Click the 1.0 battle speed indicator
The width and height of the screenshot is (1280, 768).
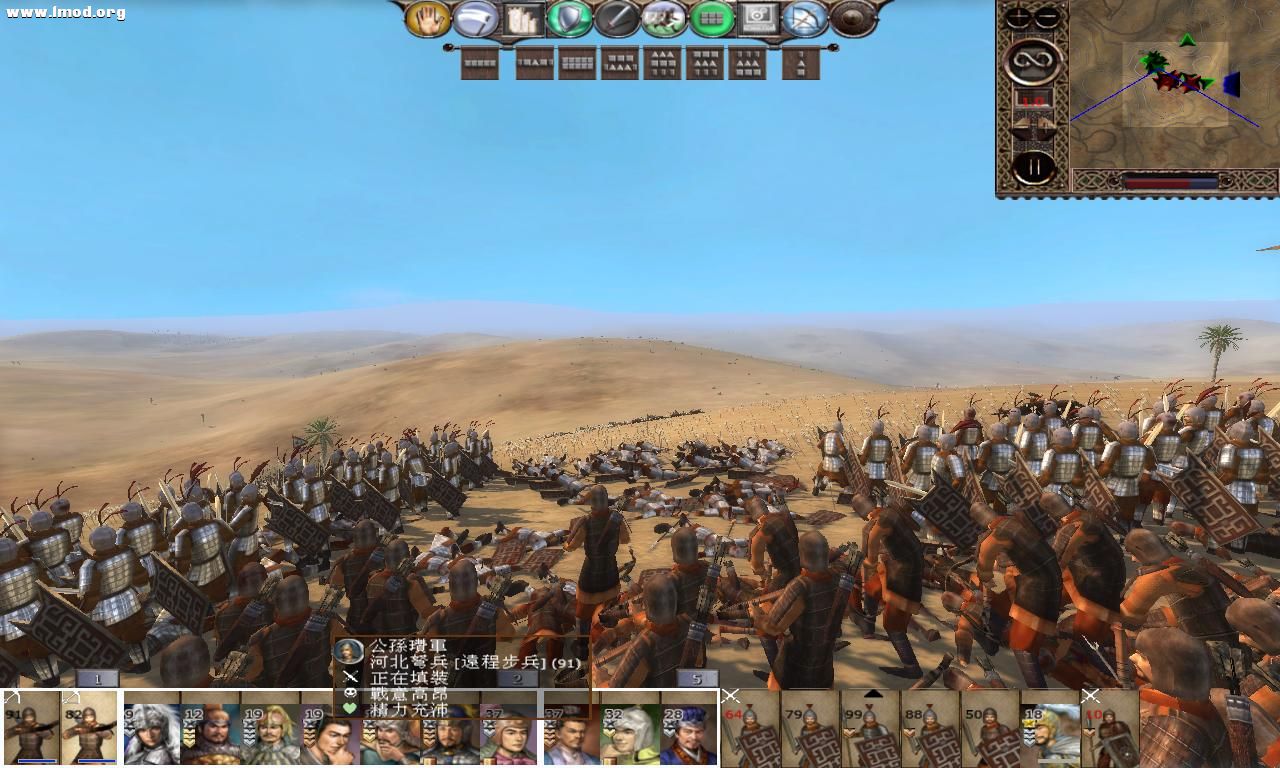click(1032, 101)
